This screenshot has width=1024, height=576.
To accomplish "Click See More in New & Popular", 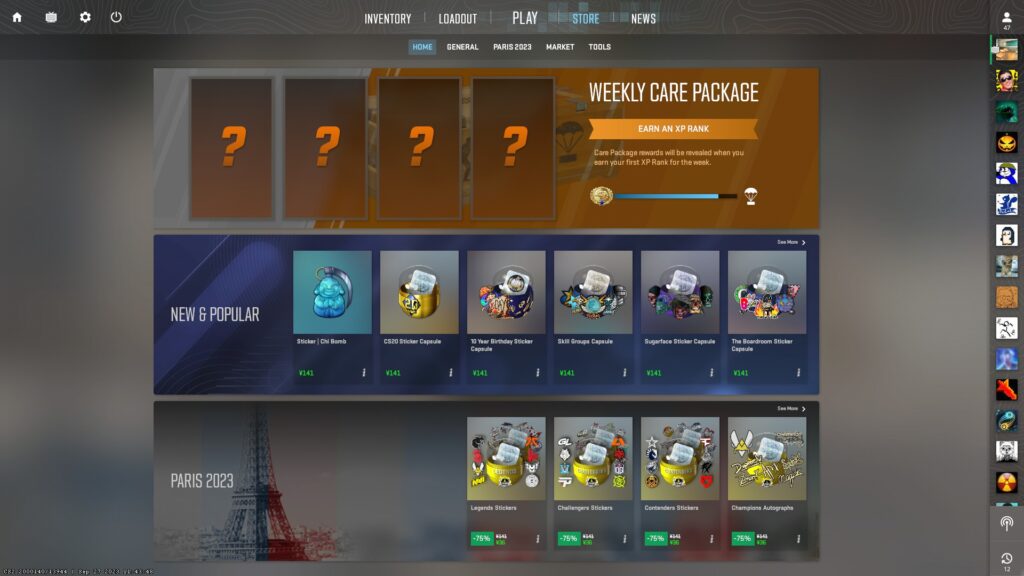I will point(791,242).
